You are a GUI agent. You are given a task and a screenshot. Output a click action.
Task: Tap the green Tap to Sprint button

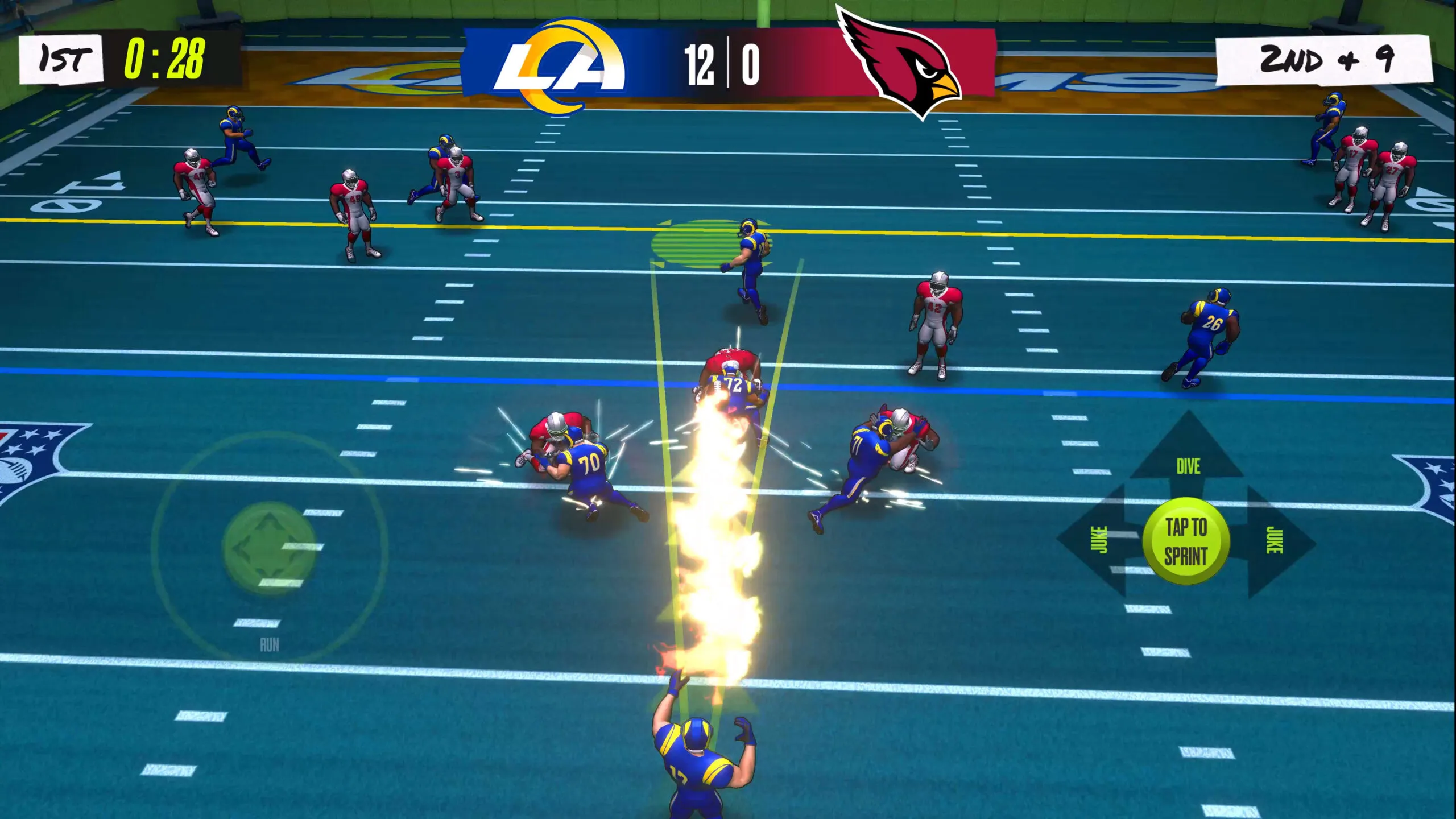click(x=1186, y=541)
